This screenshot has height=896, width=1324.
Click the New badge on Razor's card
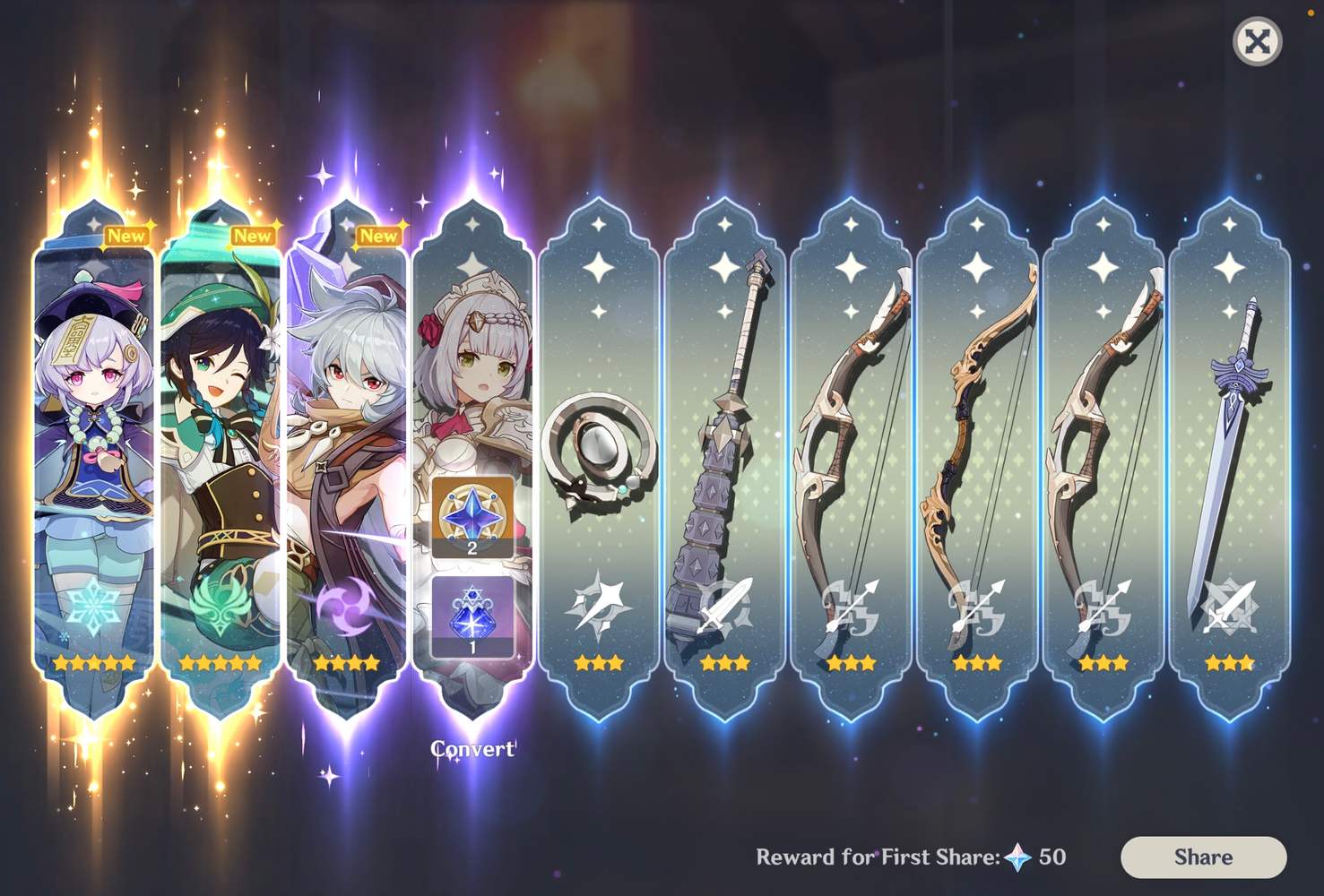379,236
